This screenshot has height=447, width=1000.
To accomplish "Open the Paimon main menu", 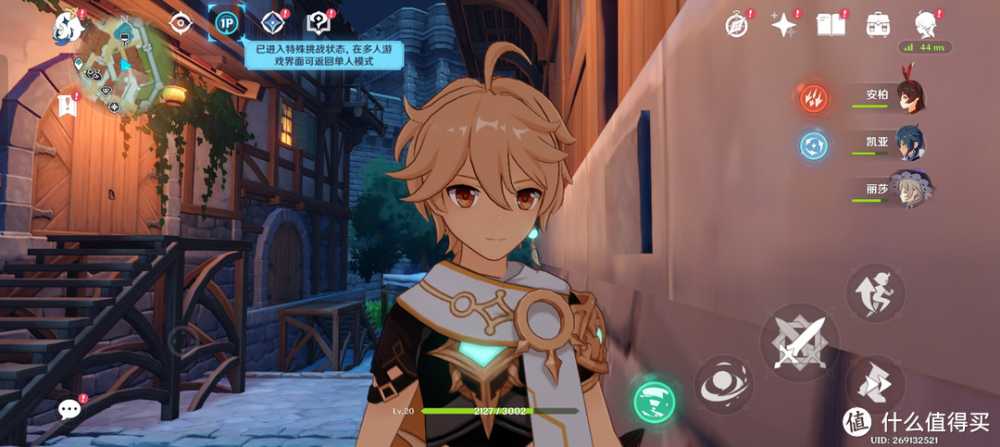I will pos(68,27).
